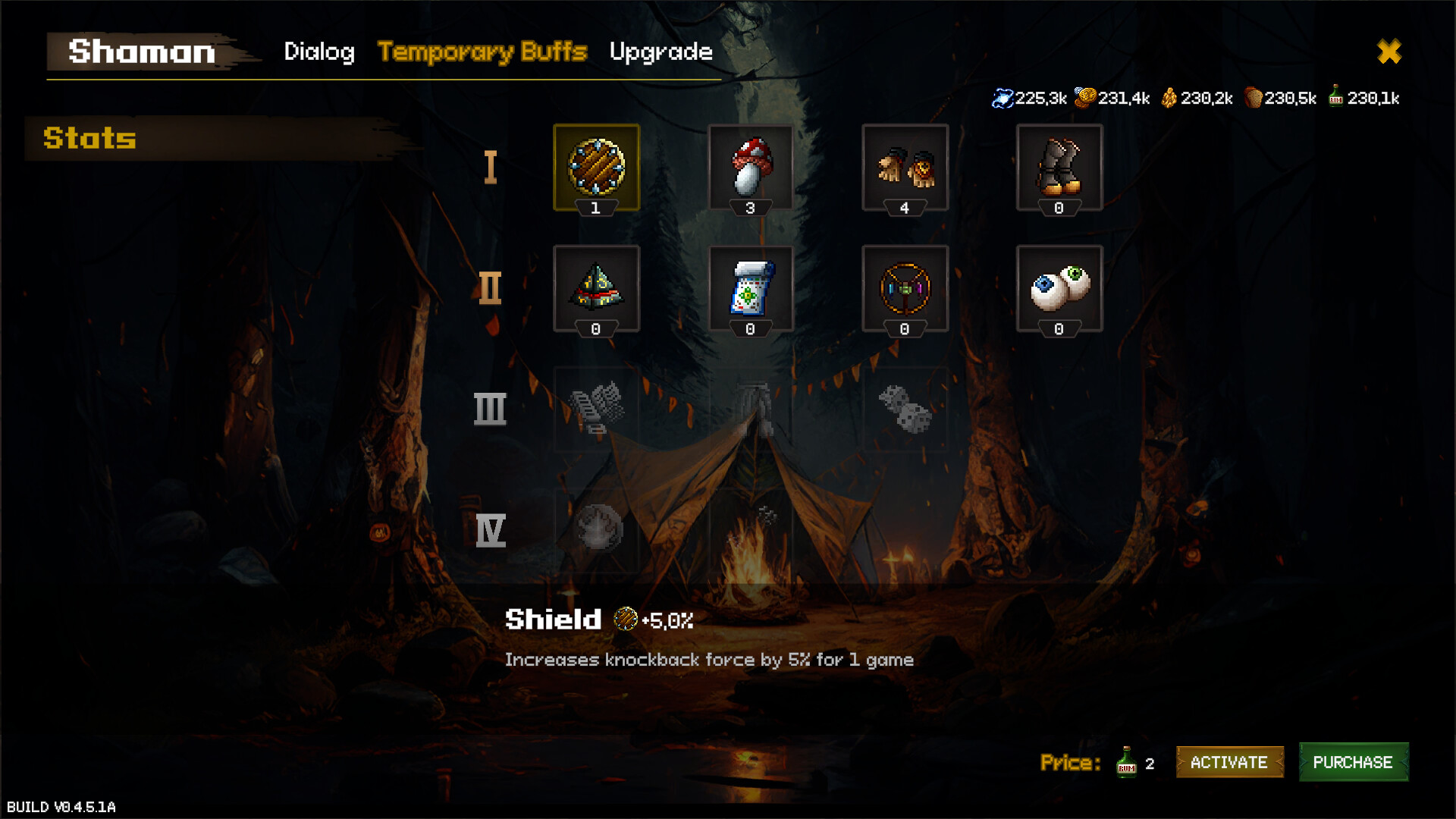Select the locked dice buff in tier III
Viewport: 1456px width, 819px height.
point(906,409)
